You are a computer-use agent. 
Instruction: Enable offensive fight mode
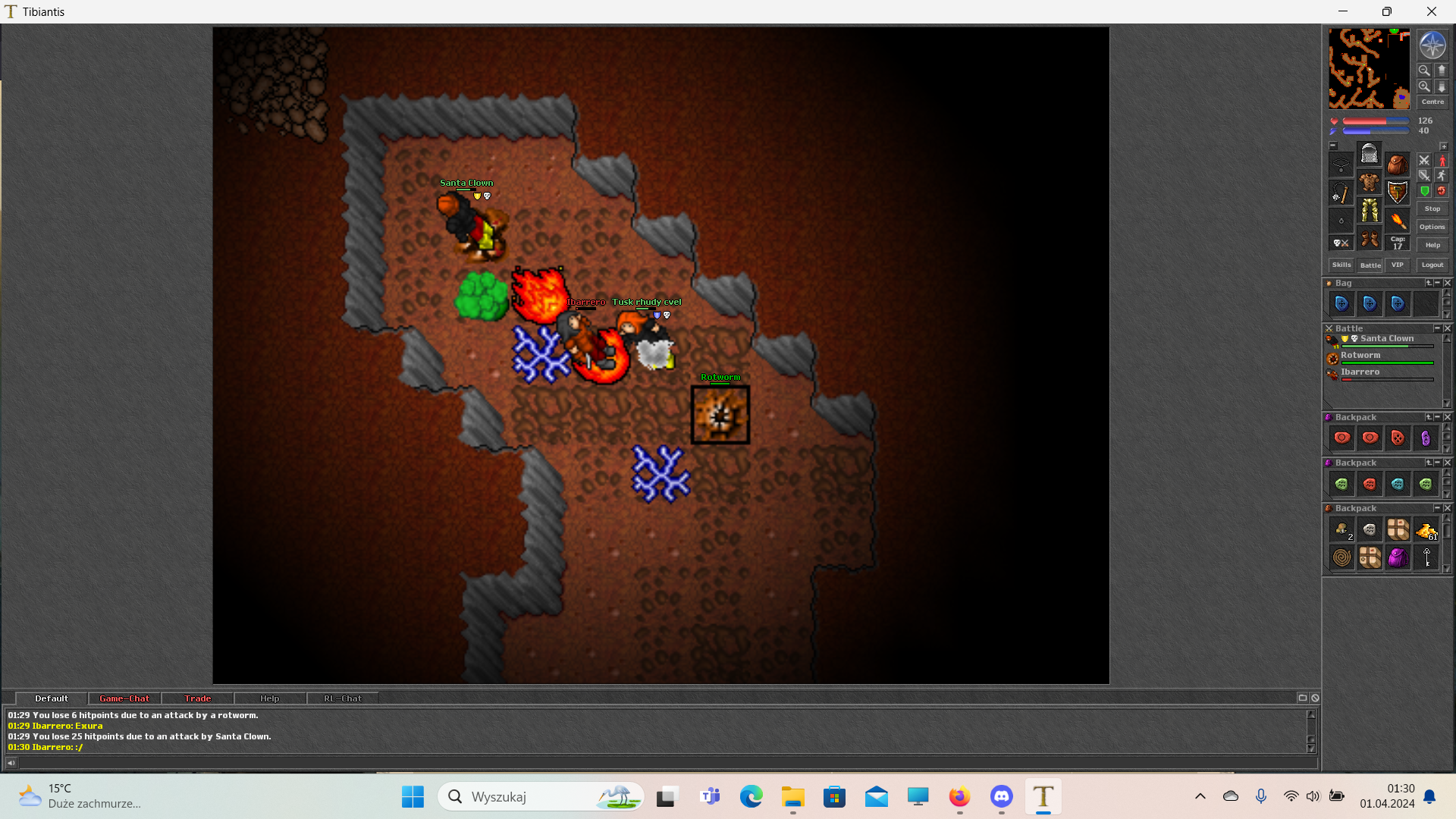(1424, 161)
